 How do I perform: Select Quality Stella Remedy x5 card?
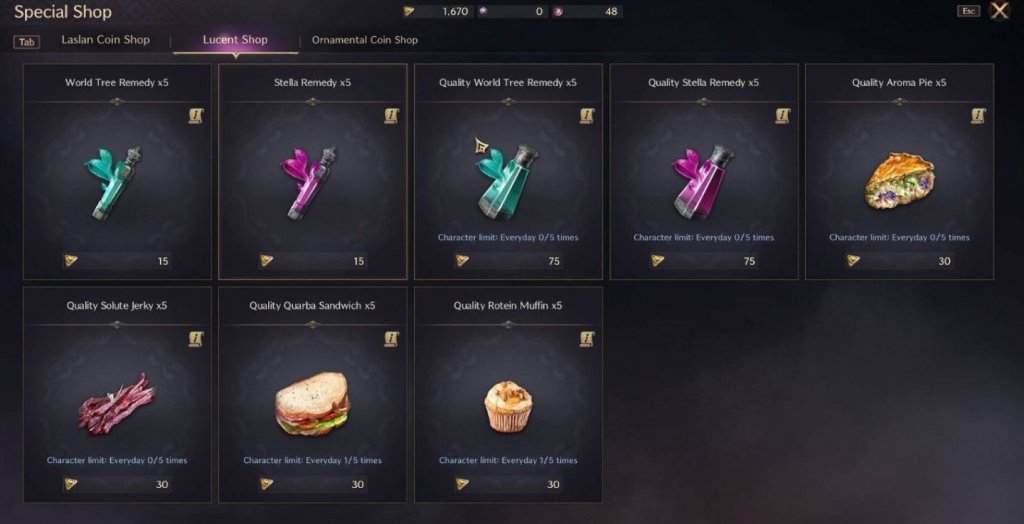[x=704, y=180]
